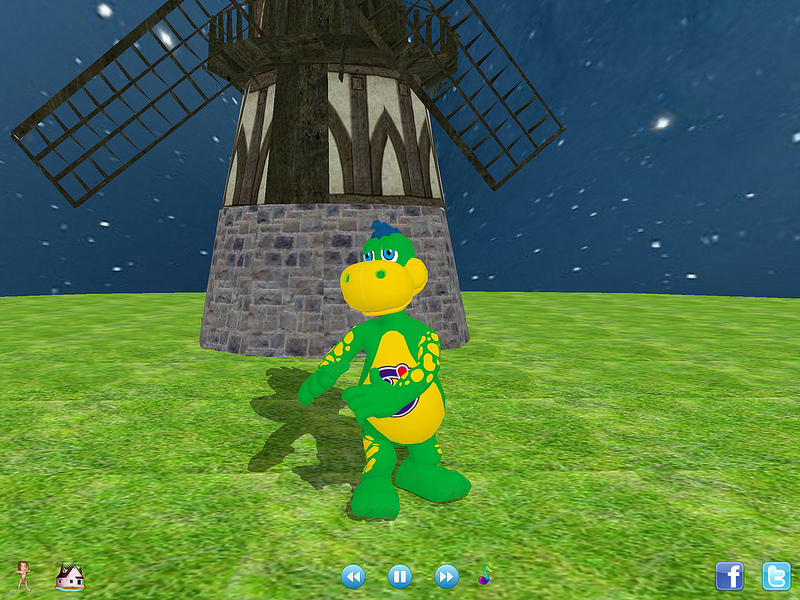
Task: Open the character selection icon
Action: point(23,575)
